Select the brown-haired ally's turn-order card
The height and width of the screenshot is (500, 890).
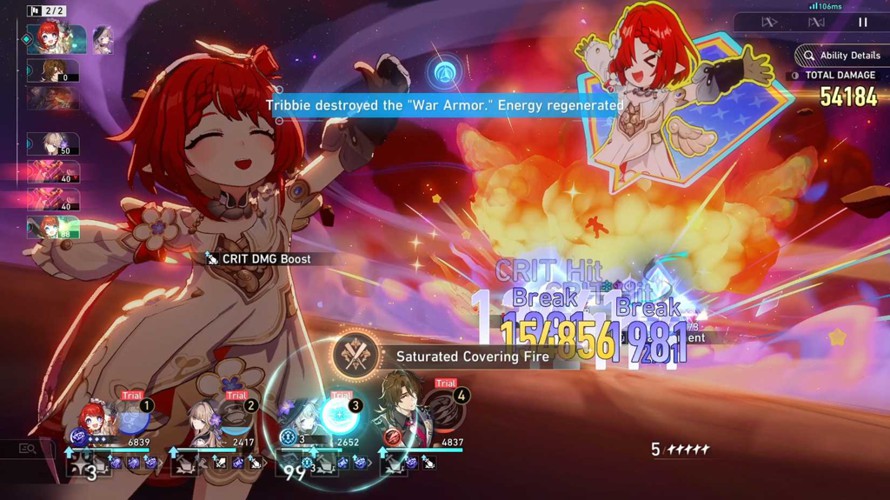click(53, 70)
